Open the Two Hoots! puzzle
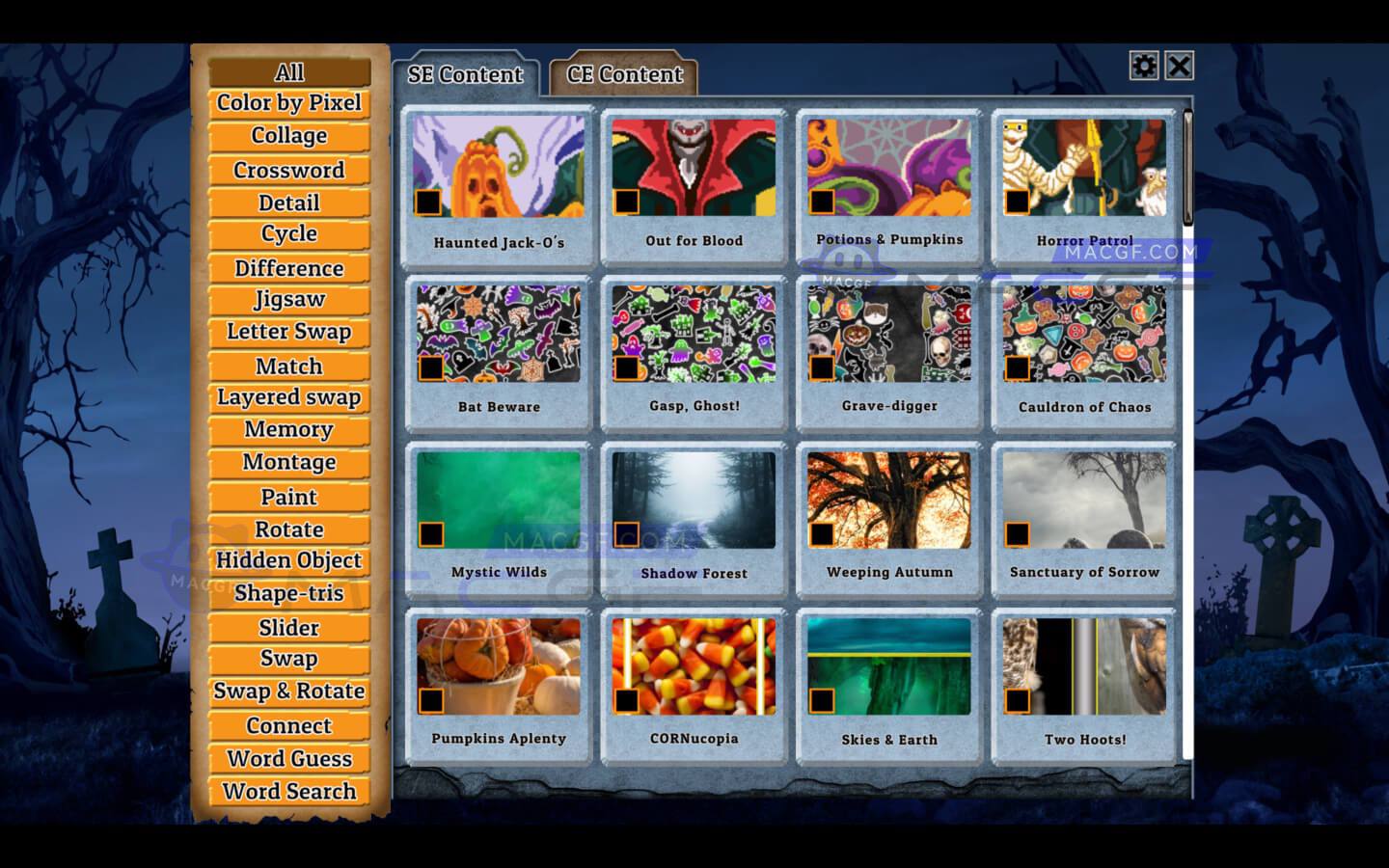1389x868 pixels. coord(1084,665)
